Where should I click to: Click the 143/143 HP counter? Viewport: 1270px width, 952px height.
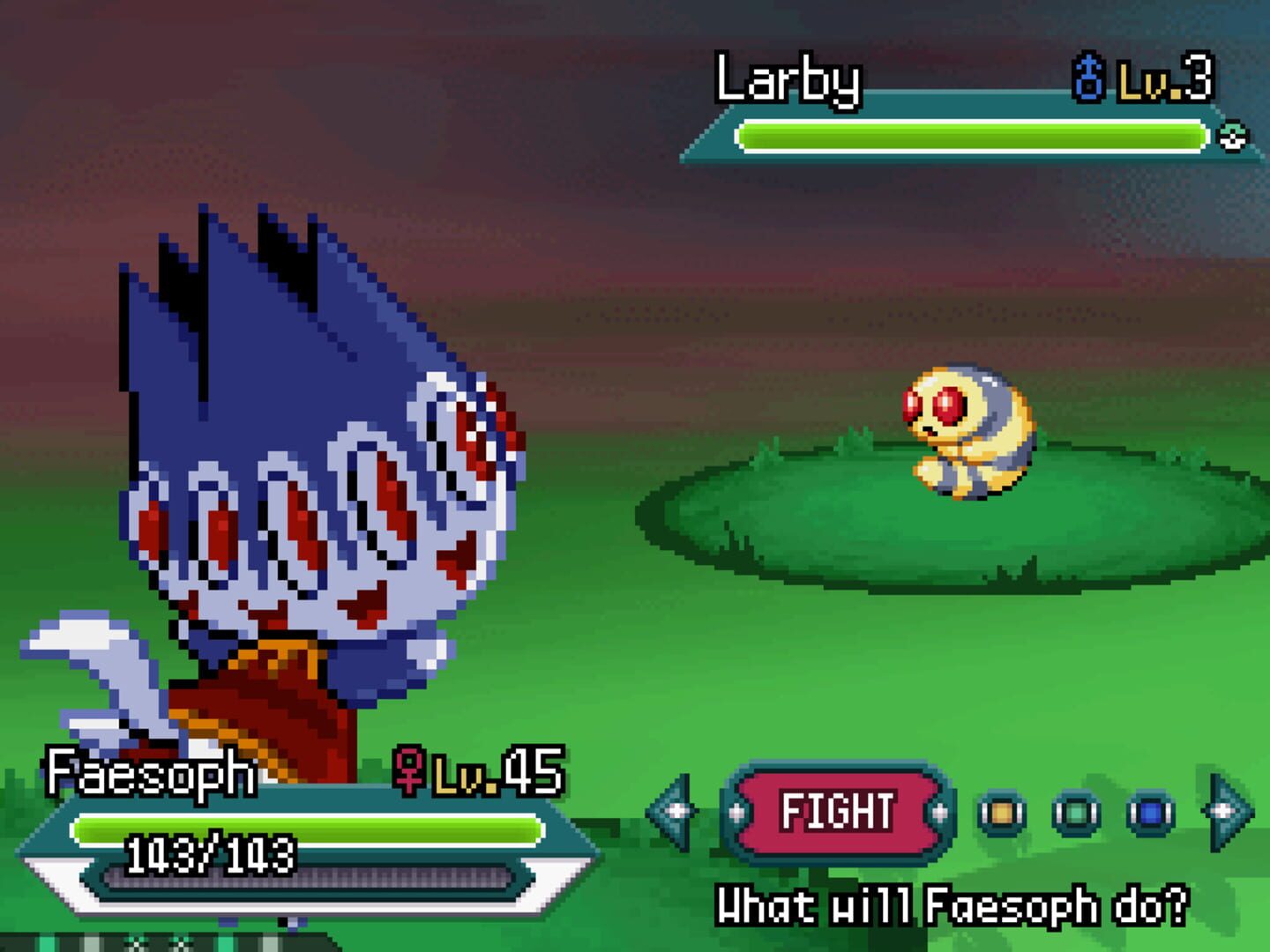212,853
